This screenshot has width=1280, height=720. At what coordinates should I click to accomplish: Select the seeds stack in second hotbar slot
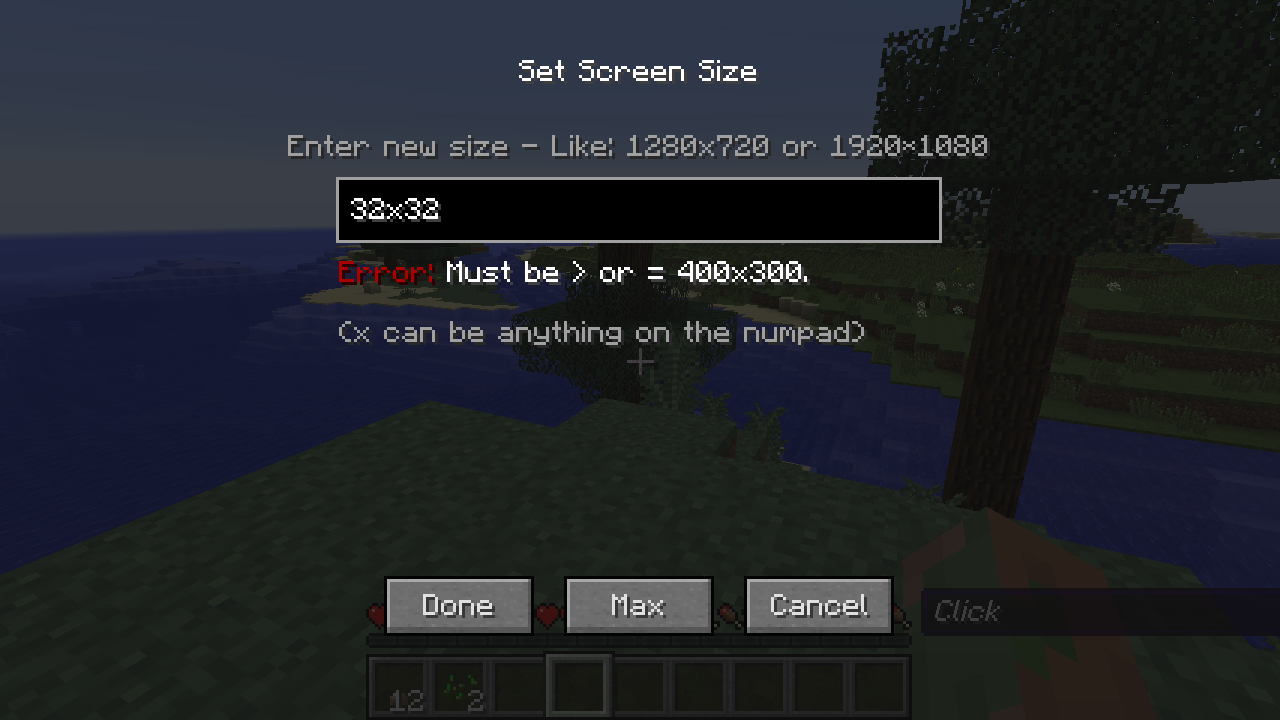(x=459, y=687)
